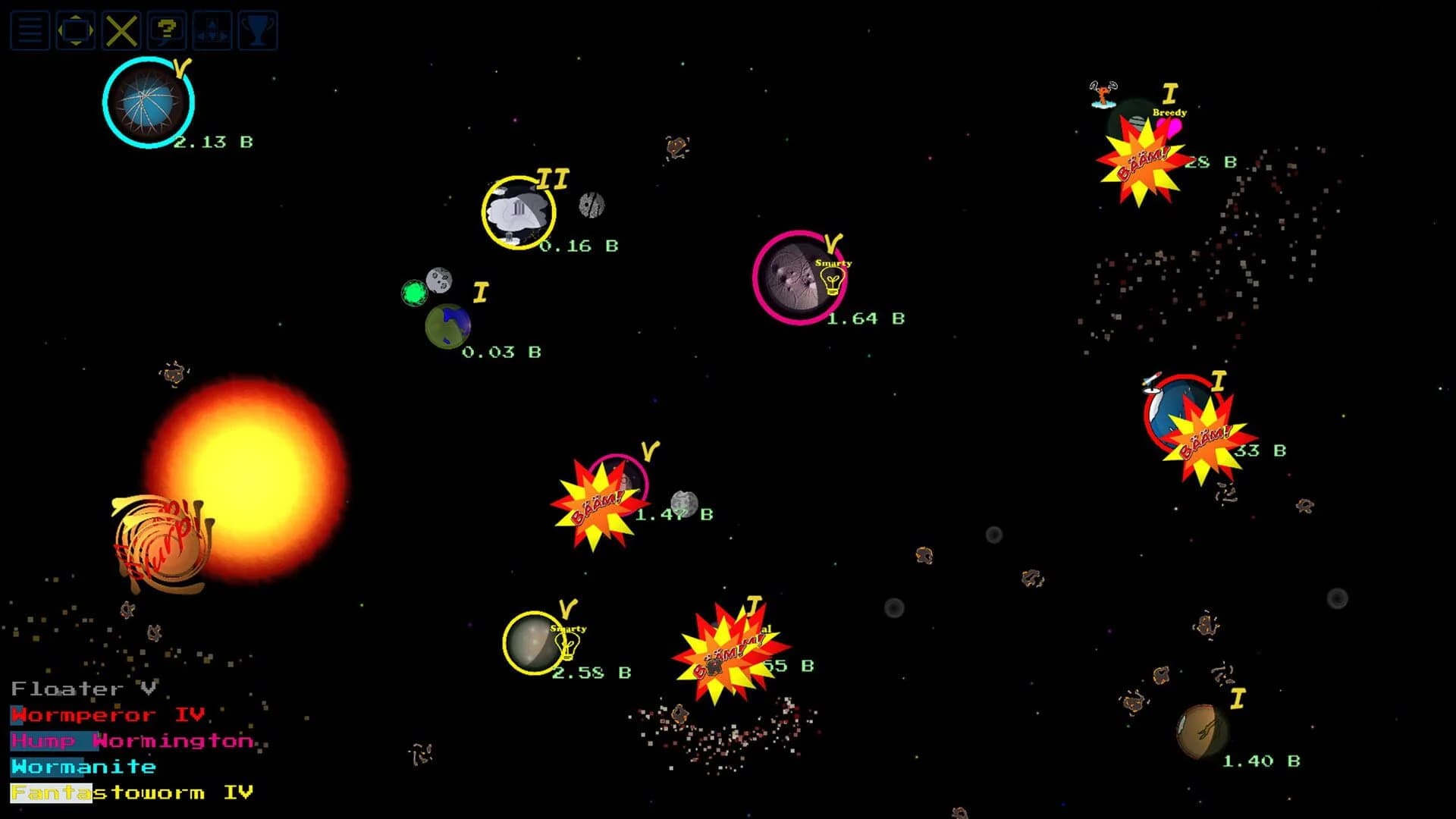Select the fullscreen resize icon

(x=74, y=30)
